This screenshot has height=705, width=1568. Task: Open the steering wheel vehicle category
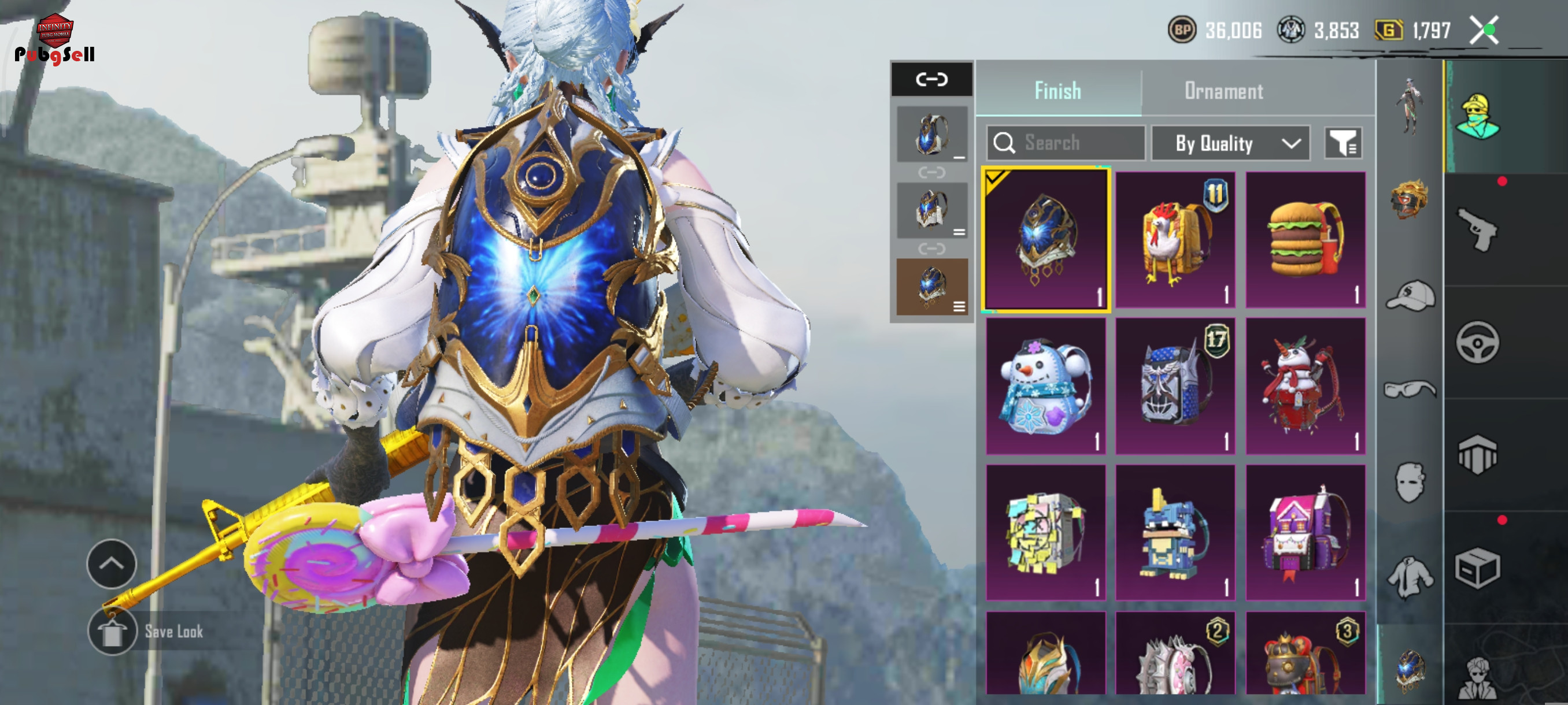pos(1477,343)
